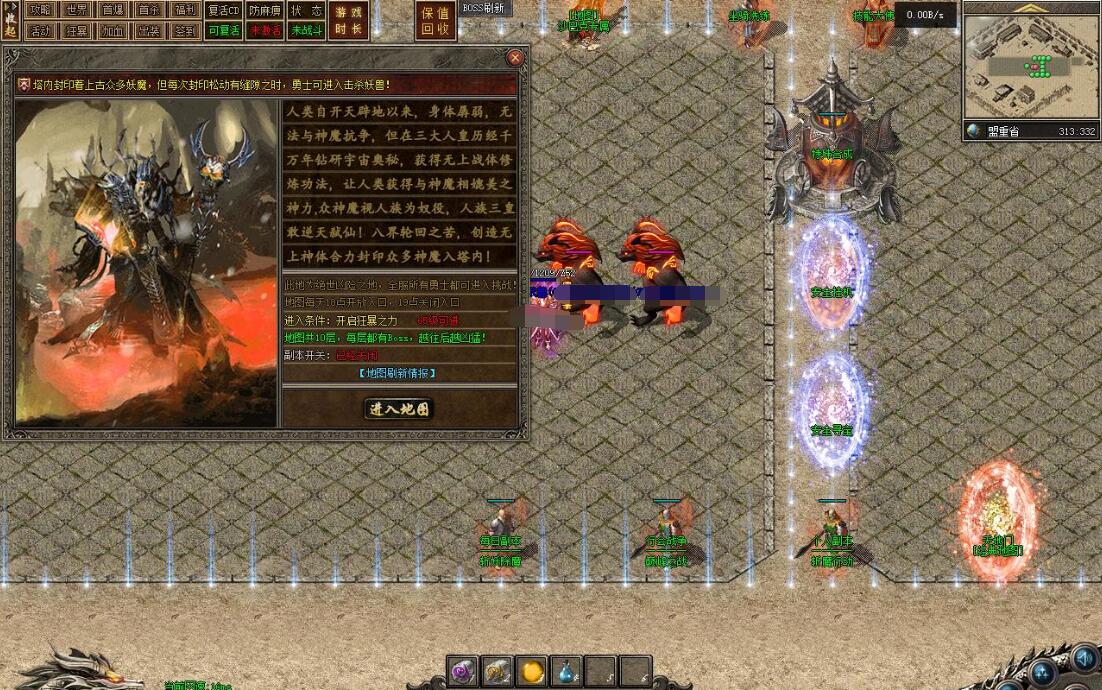This screenshot has height=690, width=1102.
Task: Open the BOSS刷新 refresh list
Action: pos(484,8)
